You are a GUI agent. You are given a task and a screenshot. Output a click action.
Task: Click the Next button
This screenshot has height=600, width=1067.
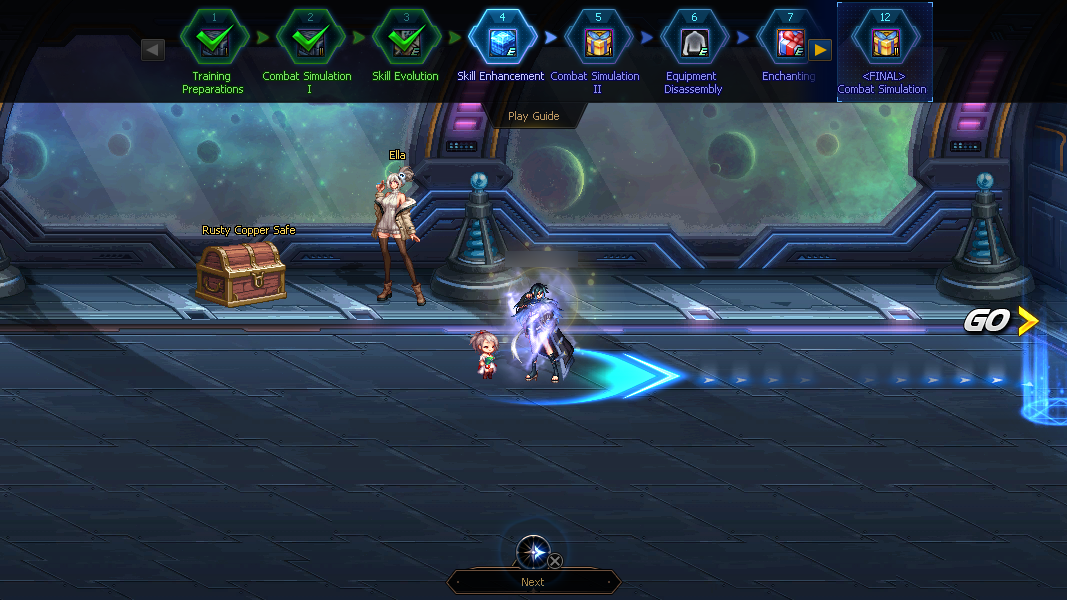[x=533, y=582]
